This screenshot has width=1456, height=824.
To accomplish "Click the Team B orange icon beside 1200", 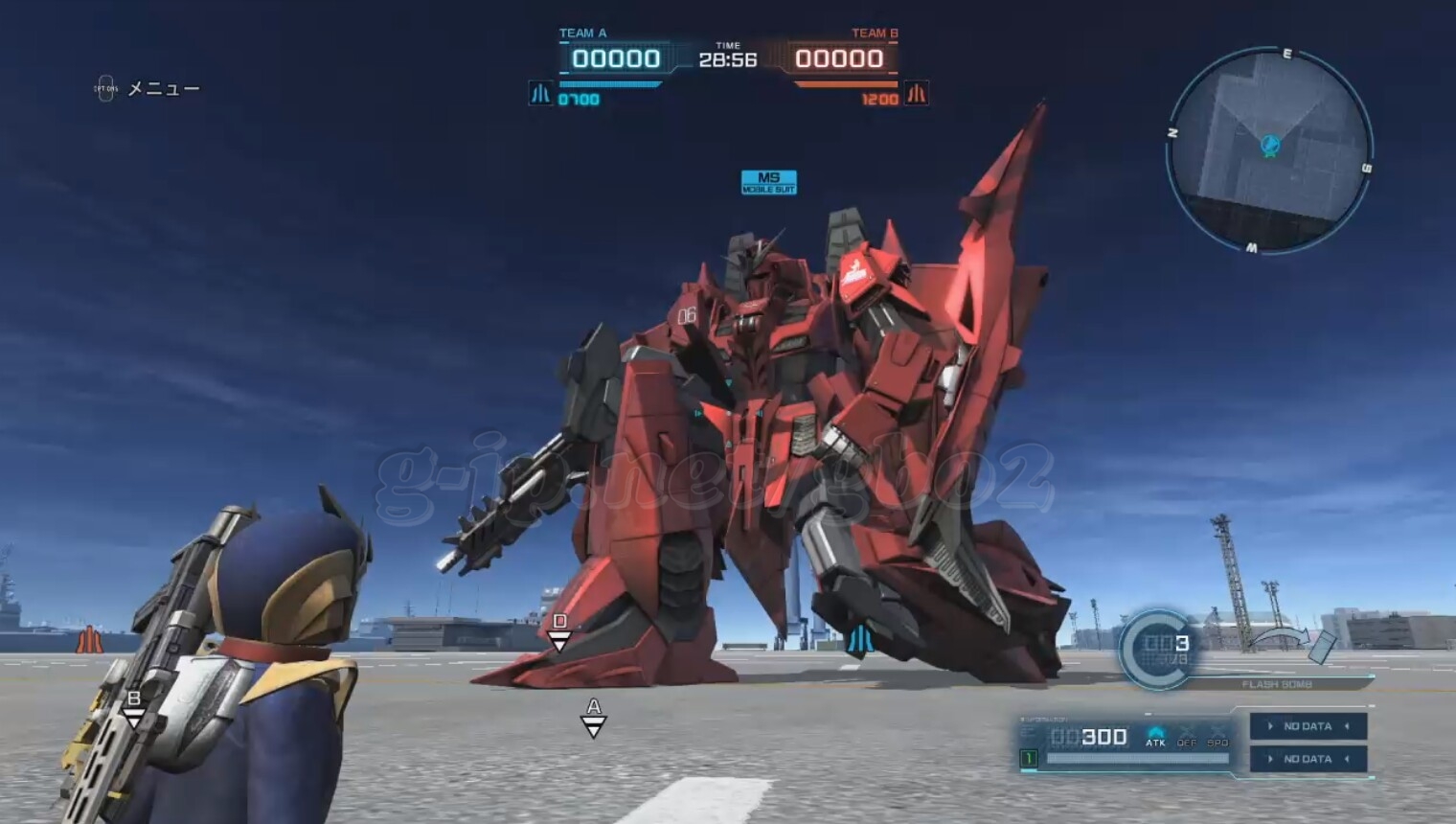I will 917,94.
